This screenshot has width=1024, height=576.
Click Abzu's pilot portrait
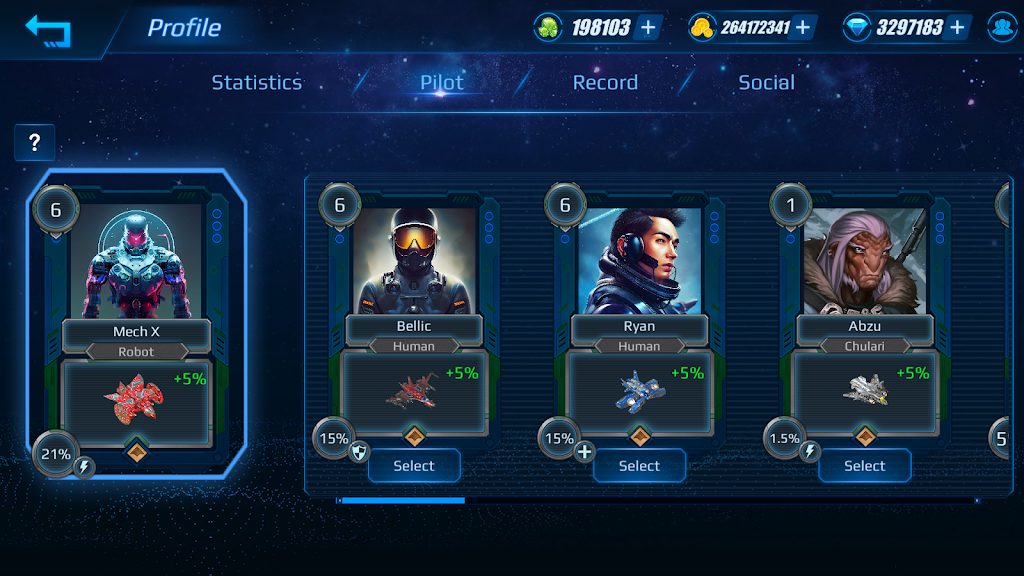pos(864,258)
